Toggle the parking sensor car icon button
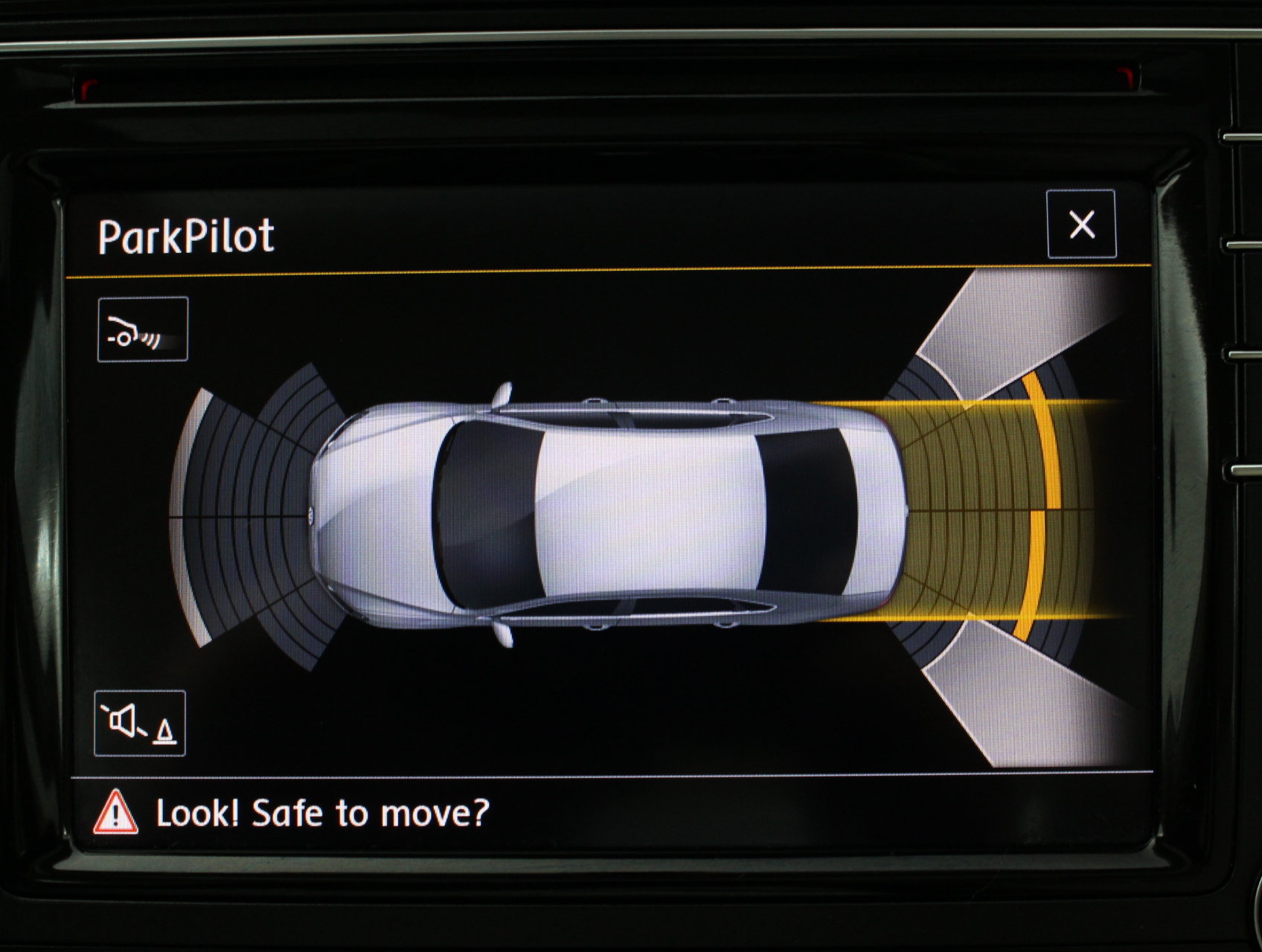 (142, 329)
